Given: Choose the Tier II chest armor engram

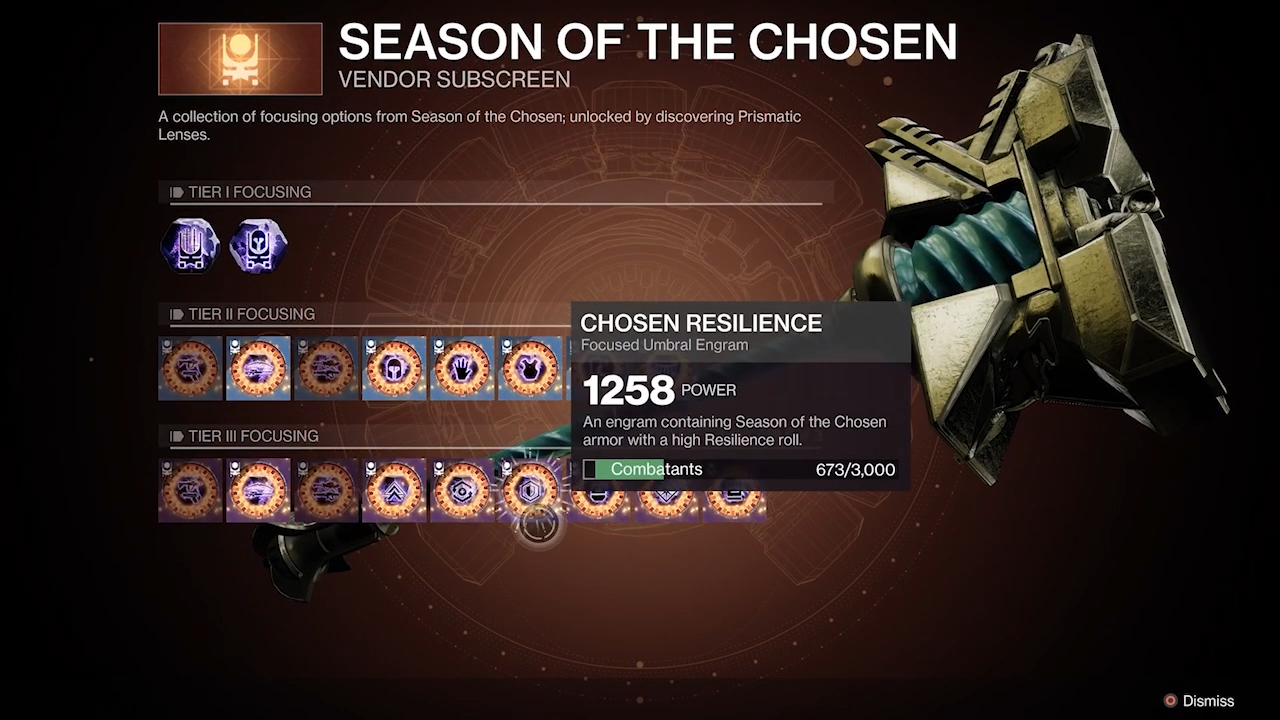Looking at the screenshot, I should coord(530,368).
